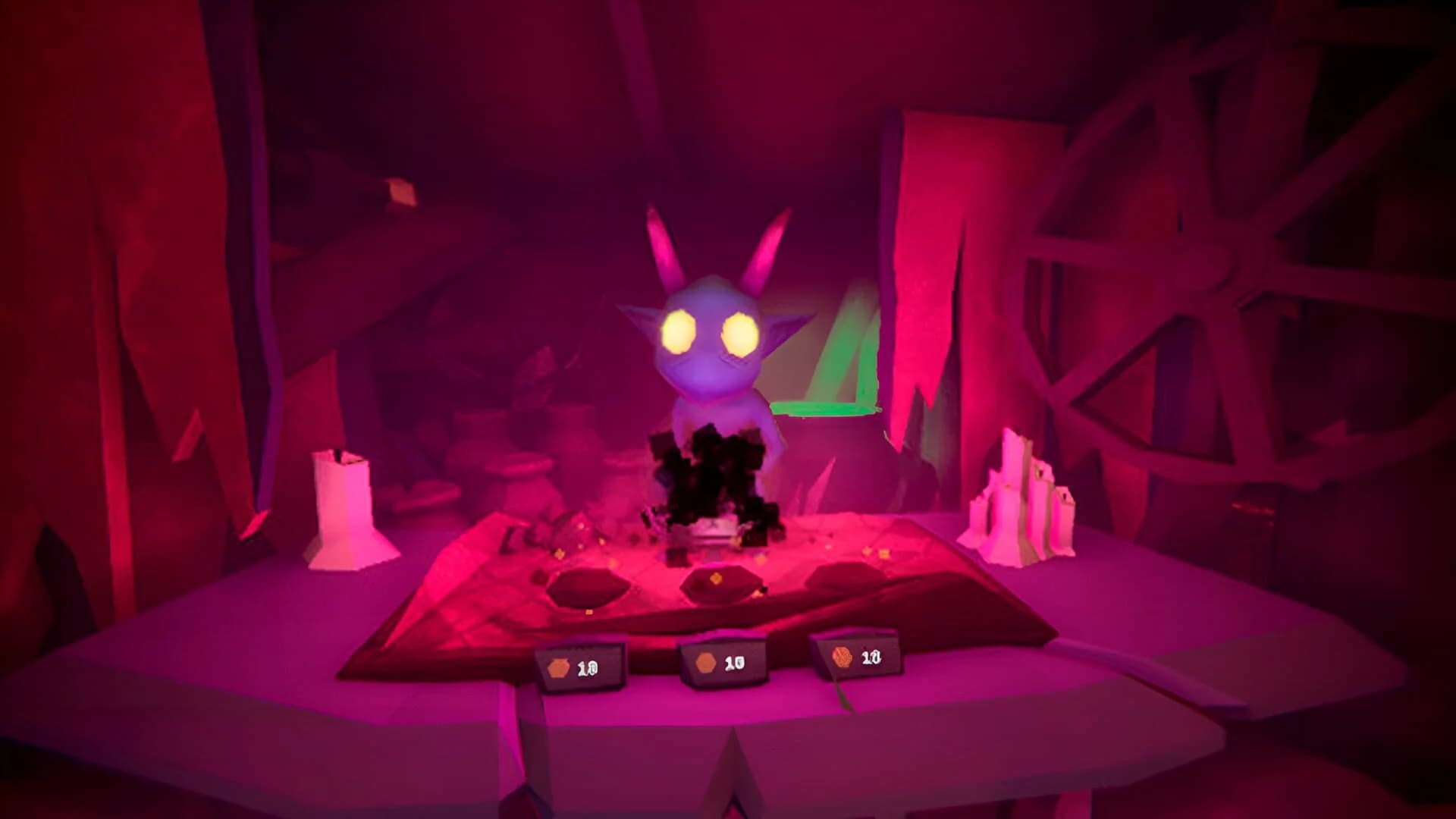The height and width of the screenshot is (819, 1456).
Task: Click the orange hexagon currency icon on left tag
Action: coord(558,665)
